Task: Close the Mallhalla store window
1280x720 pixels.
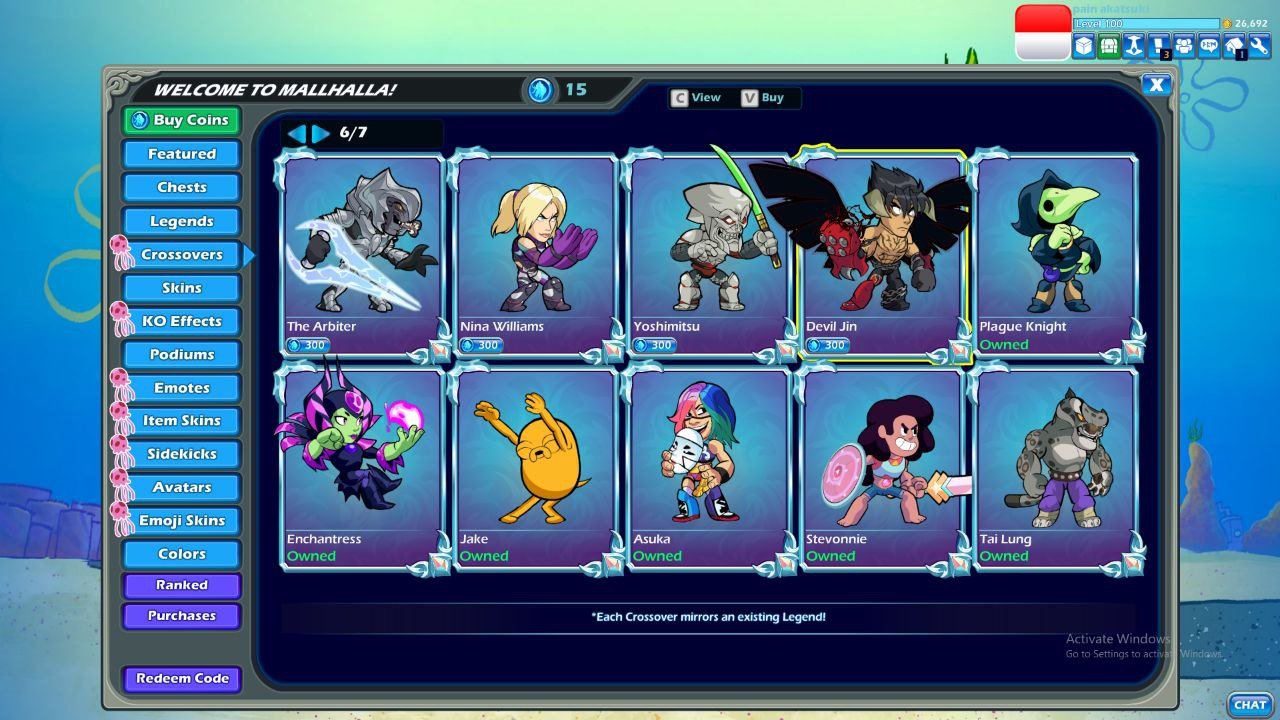Action: tap(1156, 85)
